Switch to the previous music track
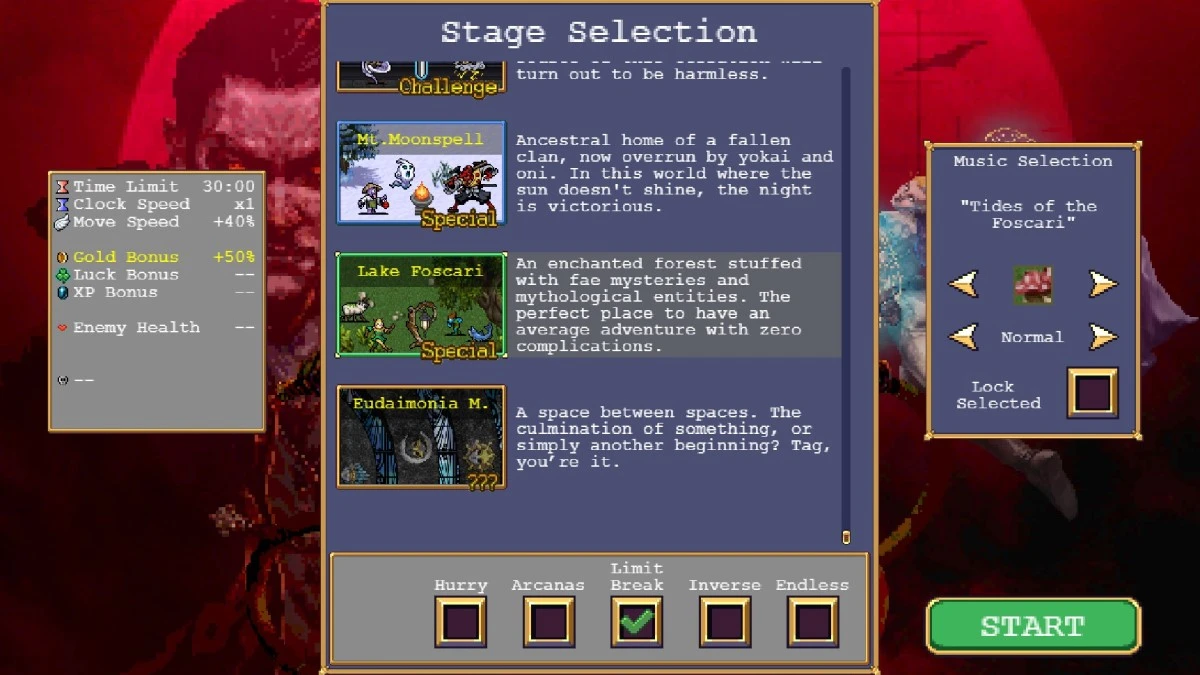Image resolution: width=1200 pixels, height=675 pixels. [x=963, y=284]
